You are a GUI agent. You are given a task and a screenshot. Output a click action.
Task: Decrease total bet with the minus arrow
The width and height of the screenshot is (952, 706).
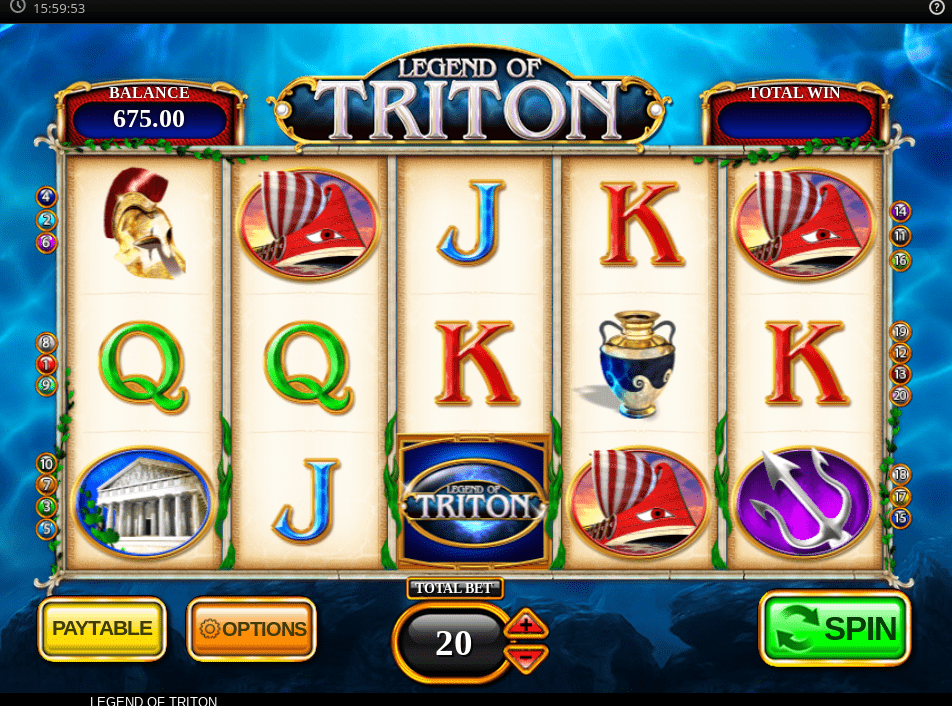pyautogui.click(x=527, y=657)
